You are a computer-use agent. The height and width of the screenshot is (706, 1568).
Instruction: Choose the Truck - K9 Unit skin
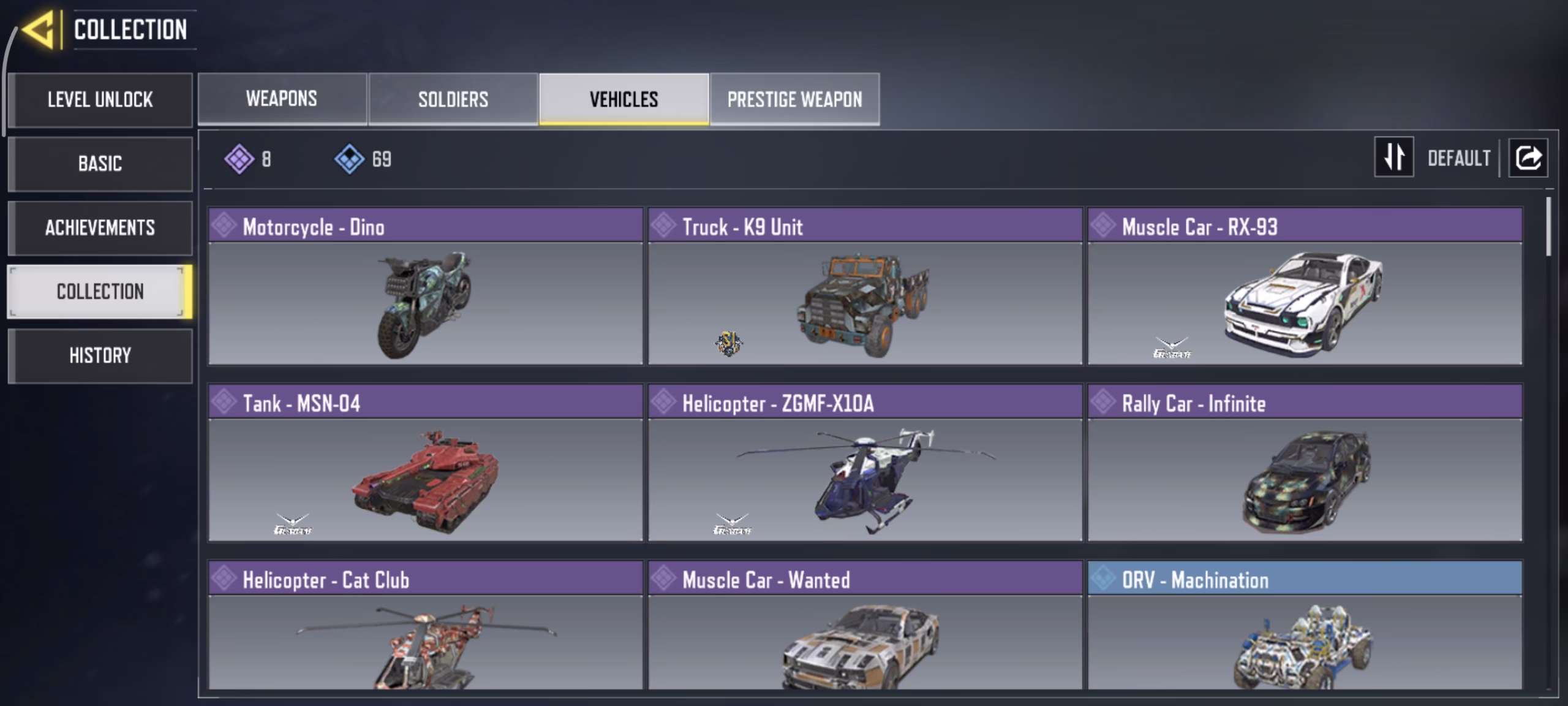click(x=865, y=287)
